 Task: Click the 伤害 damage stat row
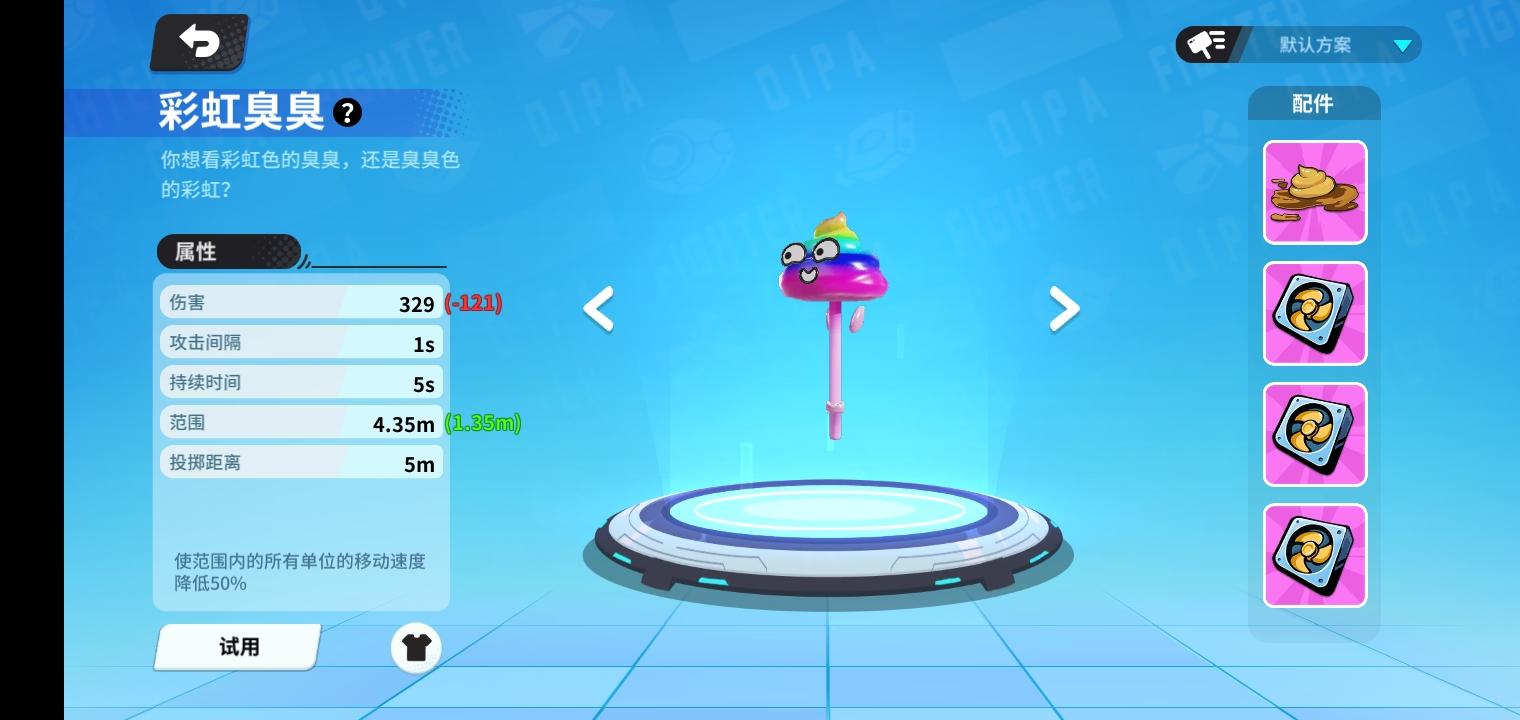(x=300, y=301)
